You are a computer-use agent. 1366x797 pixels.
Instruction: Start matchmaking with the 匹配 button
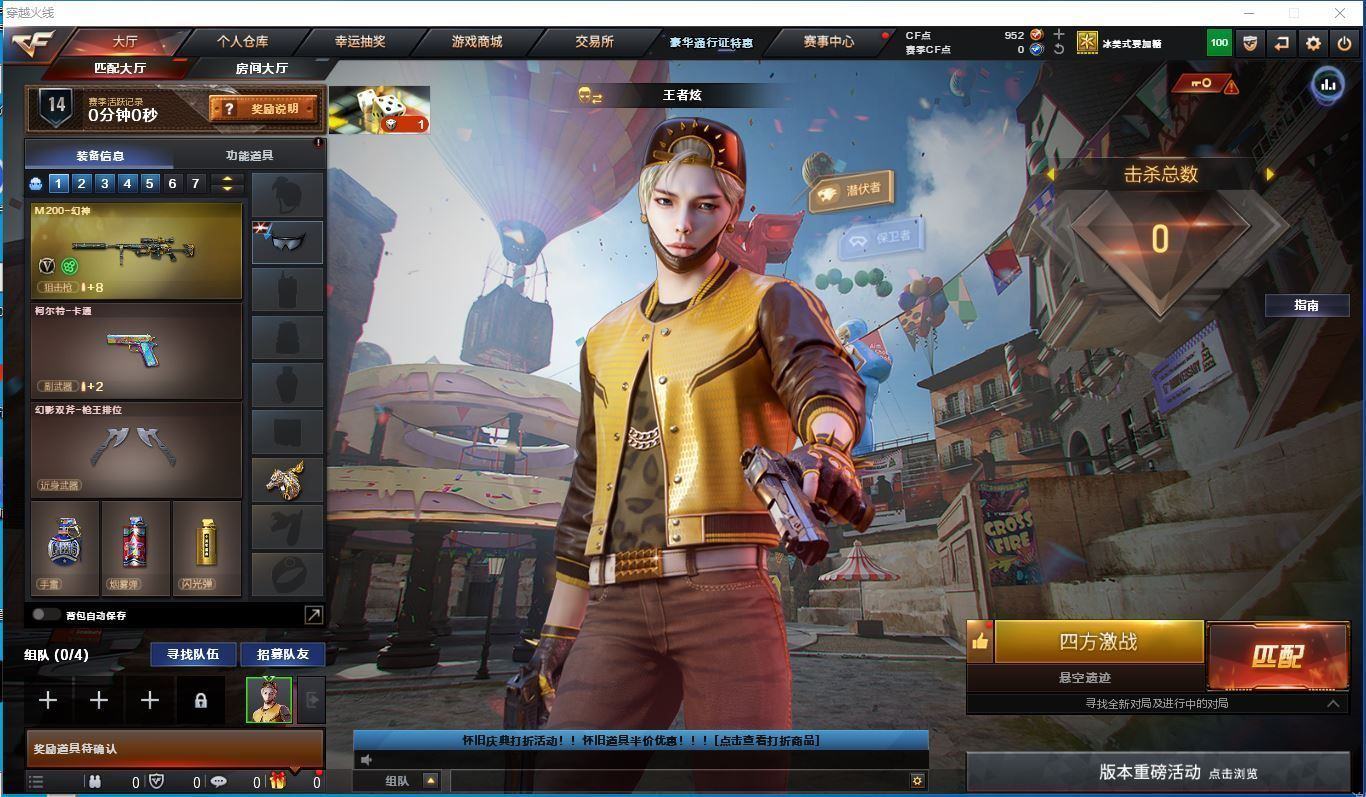point(1277,656)
